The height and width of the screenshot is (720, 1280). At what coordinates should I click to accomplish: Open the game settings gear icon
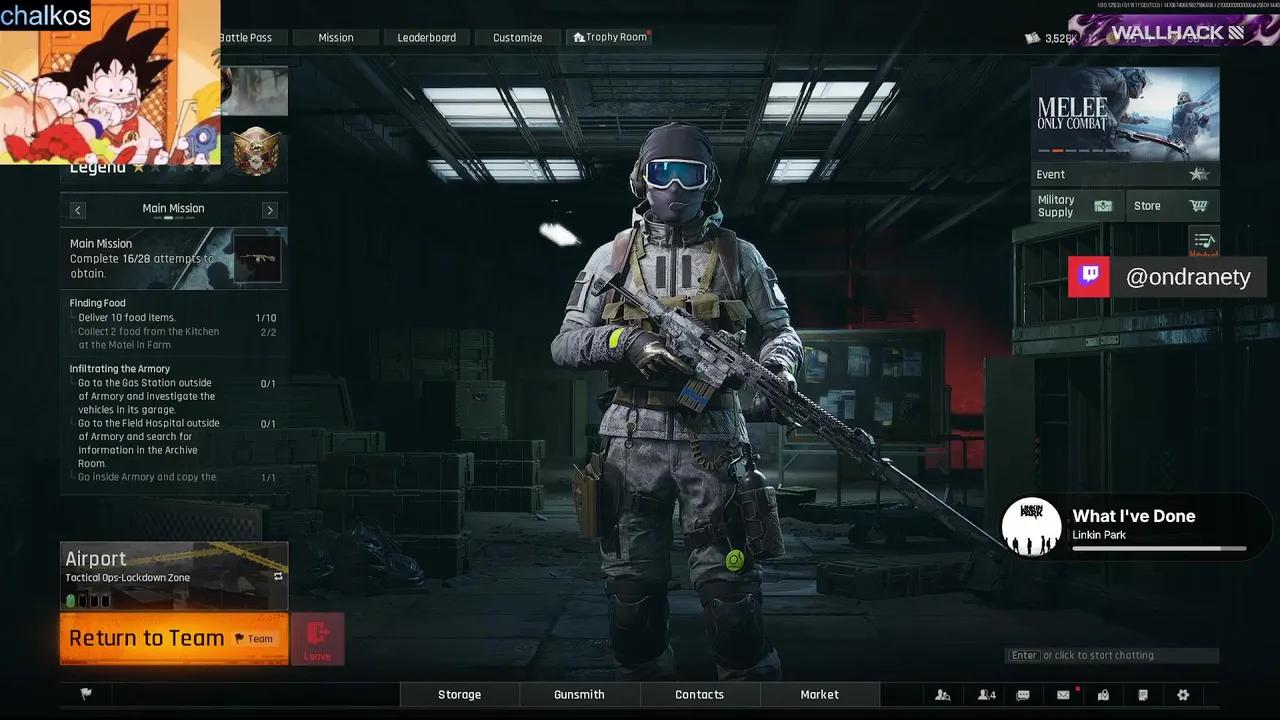(1183, 694)
